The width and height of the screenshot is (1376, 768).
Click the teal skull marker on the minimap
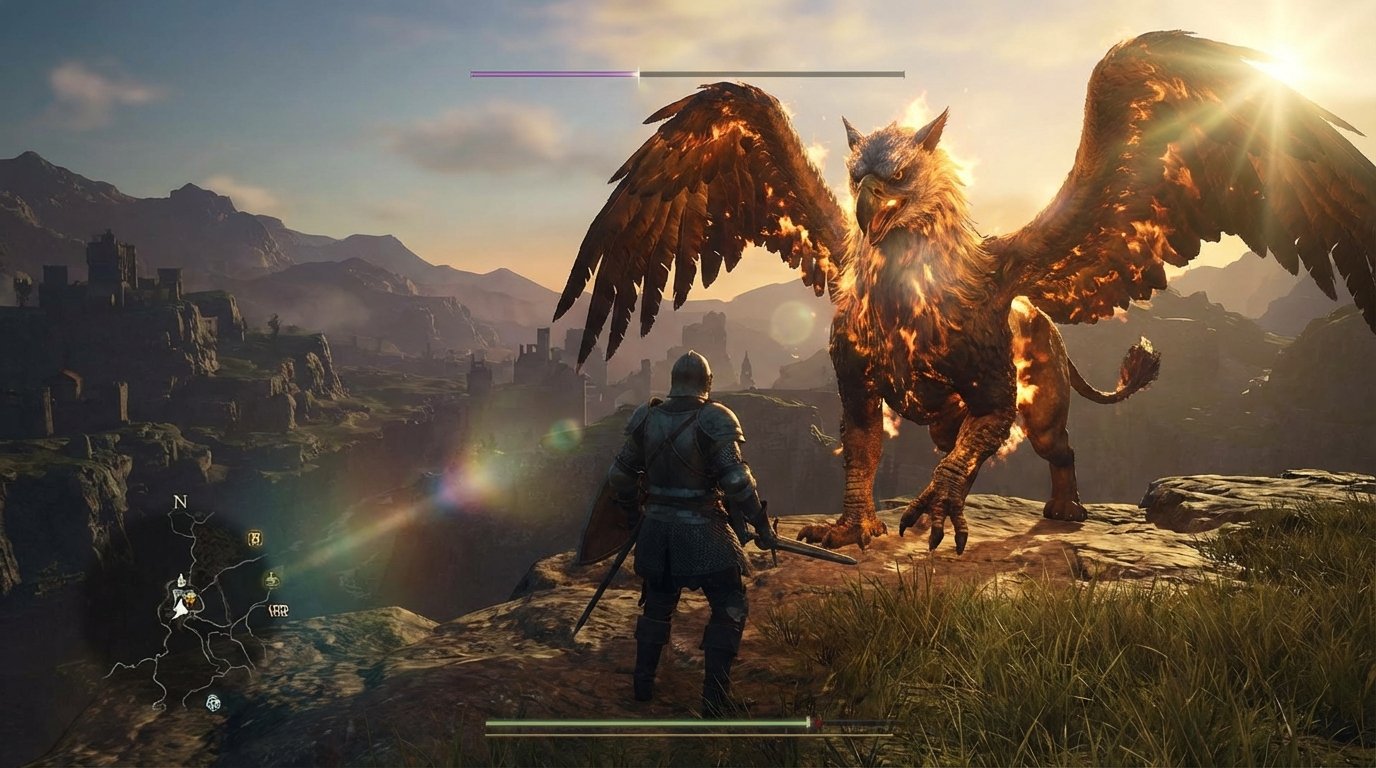(x=214, y=703)
